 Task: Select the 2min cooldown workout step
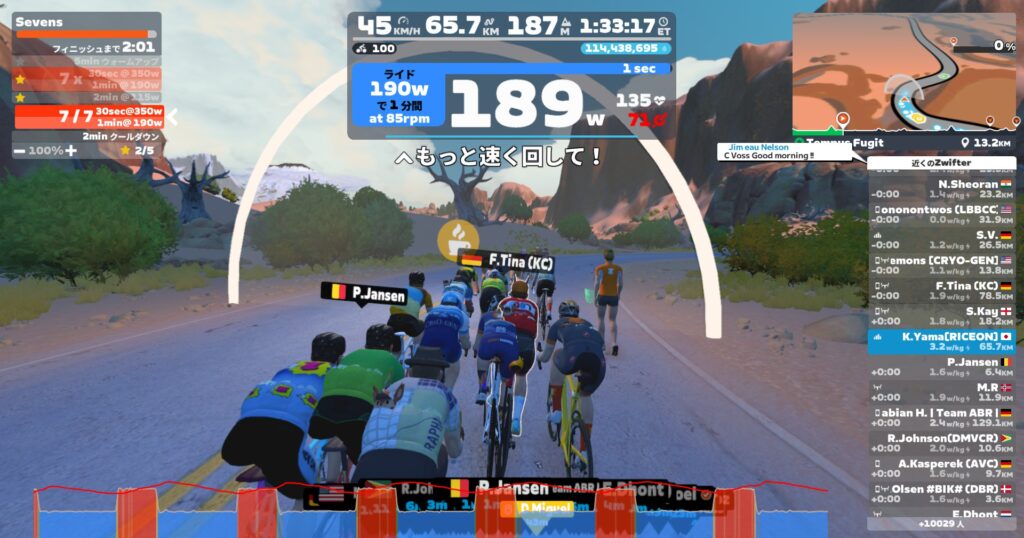pos(88,136)
